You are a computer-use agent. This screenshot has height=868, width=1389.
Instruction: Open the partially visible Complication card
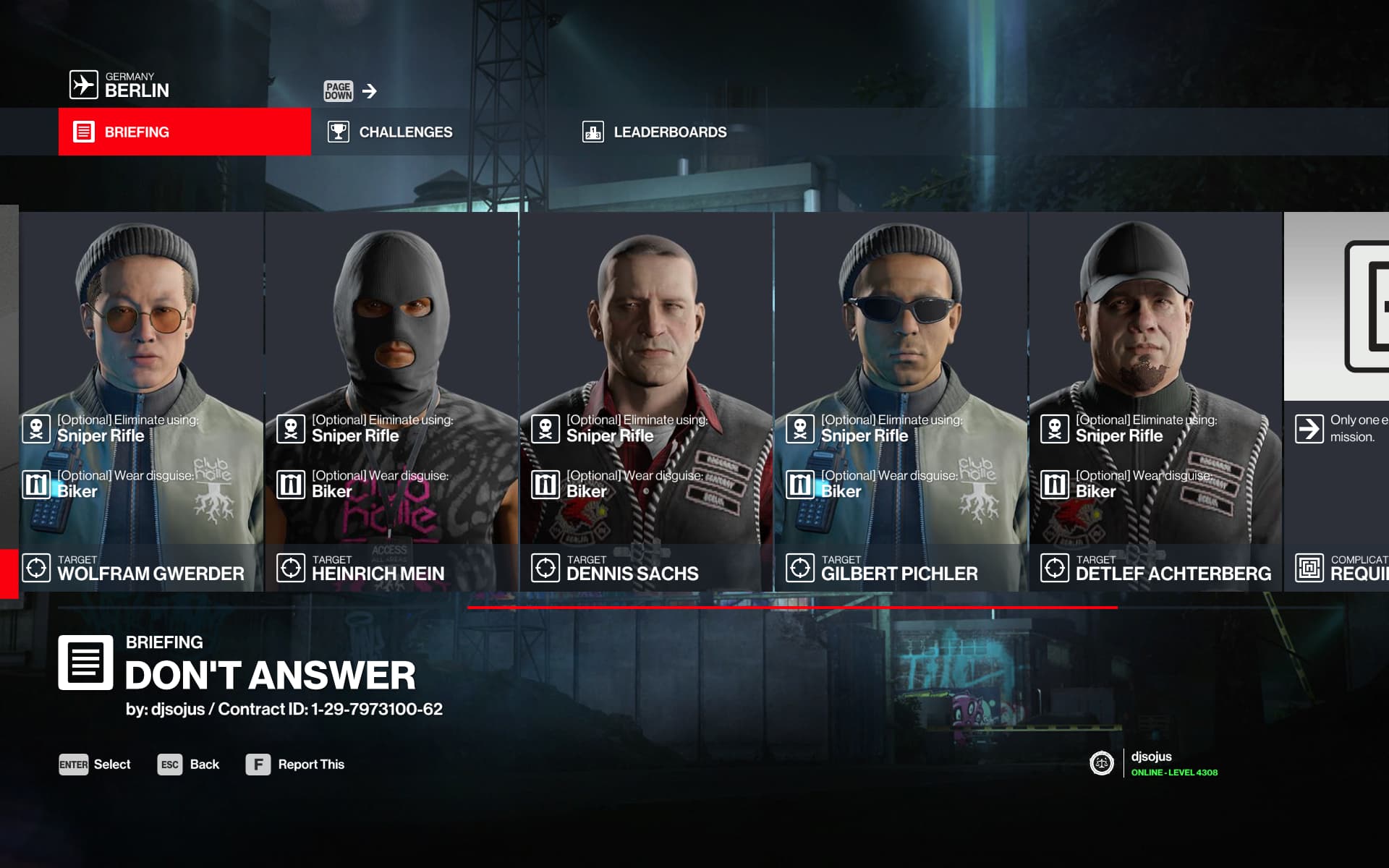pyautogui.click(x=1337, y=401)
